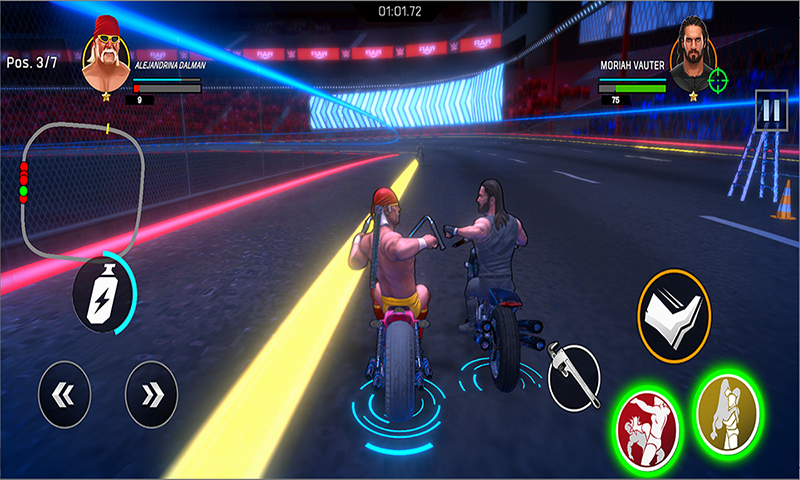
Task: Steer right with the right double-arrow button
Action: [x=151, y=395]
